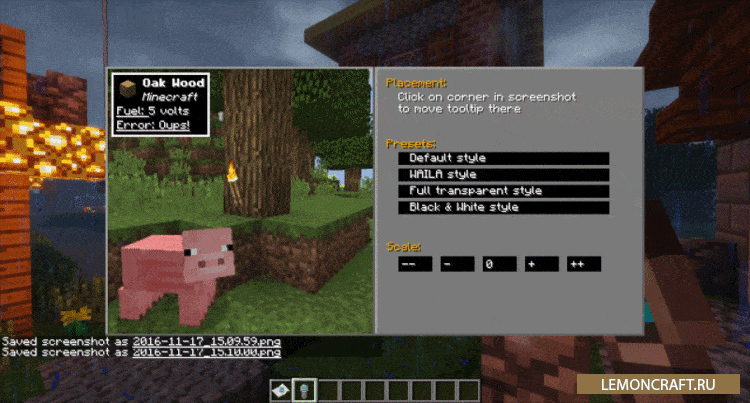750x403 pixels.
Task: Select the Full transparent style preset
Action: pyautogui.click(x=503, y=191)
